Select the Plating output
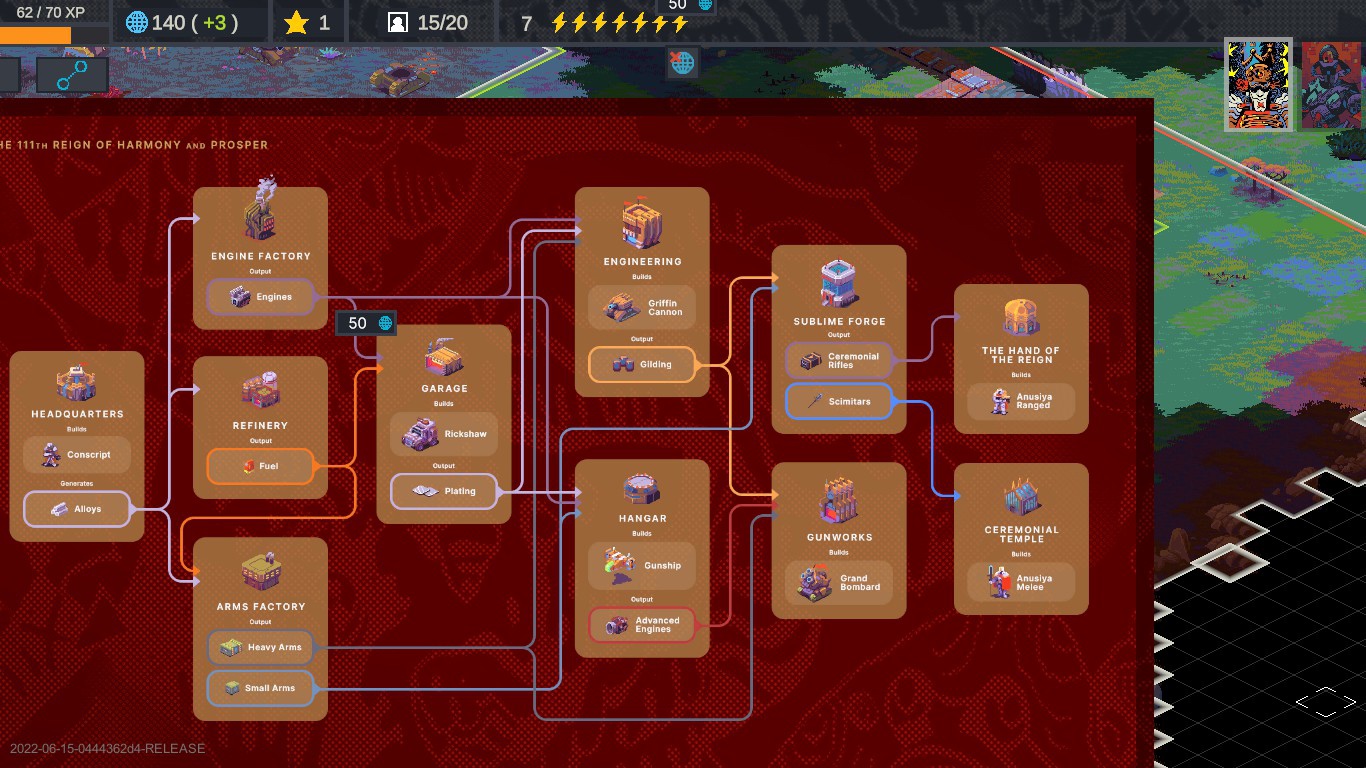 (x=444, y=491)
